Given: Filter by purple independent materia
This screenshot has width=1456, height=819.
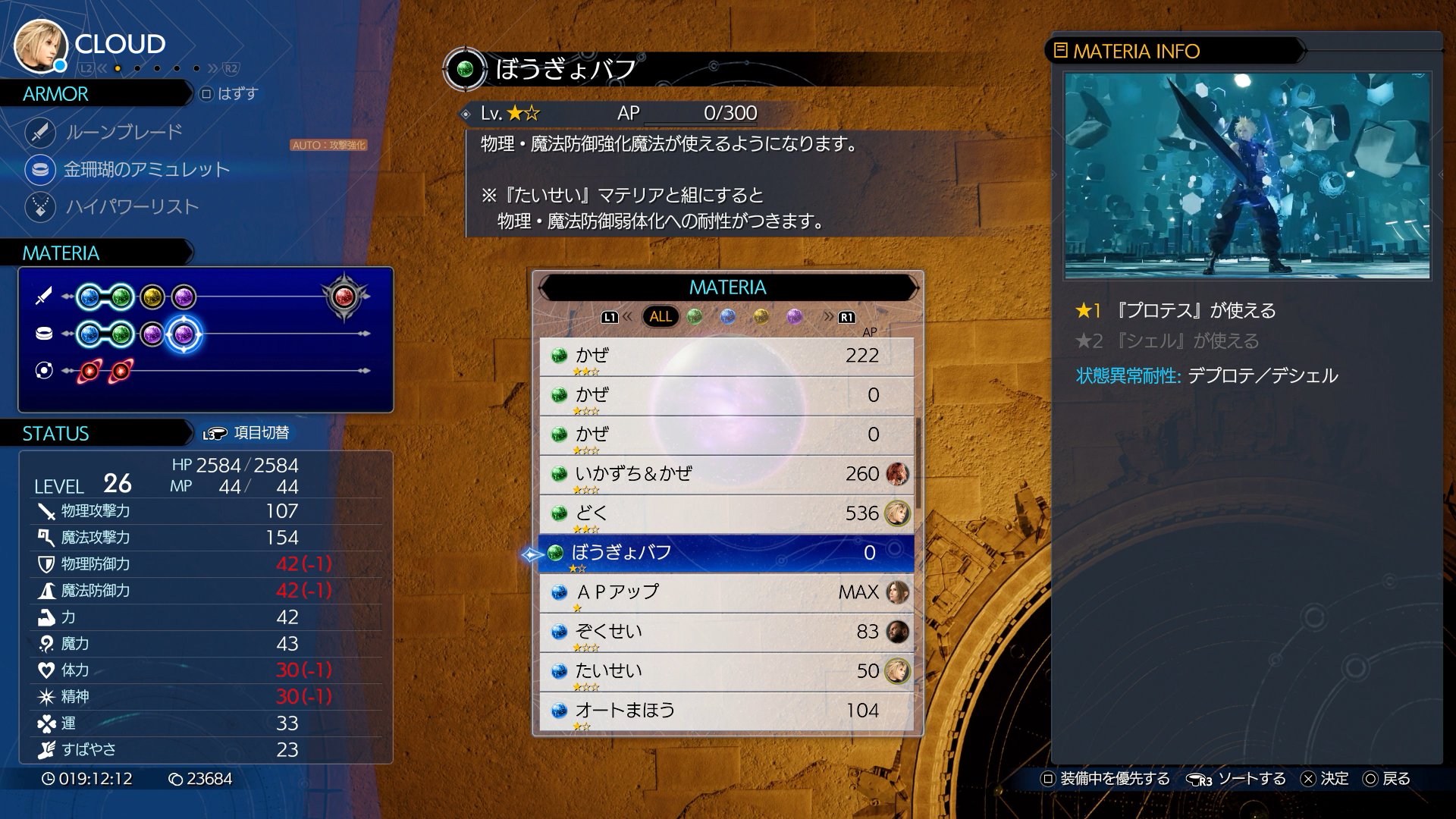Looking at the screenshot, I should [795, 316].
